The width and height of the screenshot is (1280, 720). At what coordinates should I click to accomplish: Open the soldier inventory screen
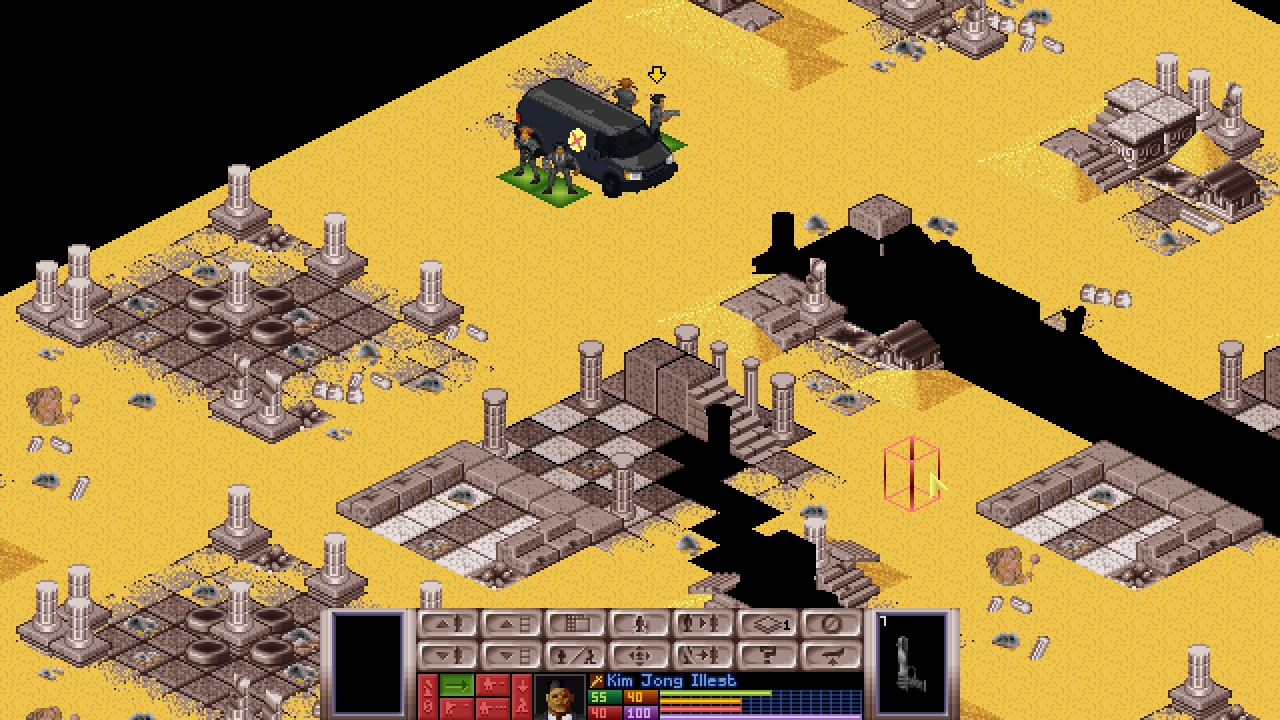coord(639,624)
